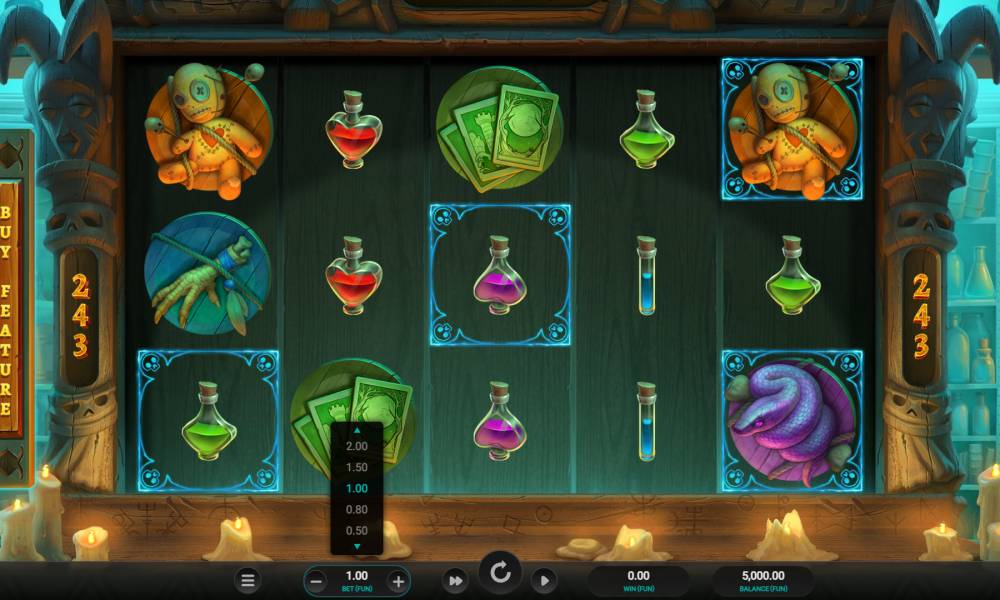Pick the highlighted 1.00 bet value
This screenshot has width=1000, height=600.
tap(356, 488)
